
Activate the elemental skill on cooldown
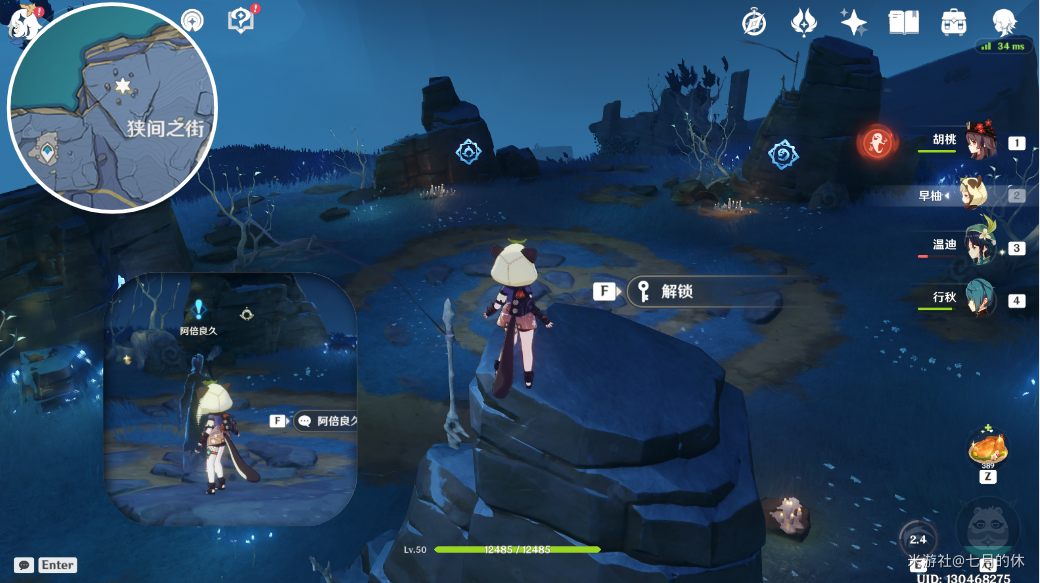(x=917, y=539)
